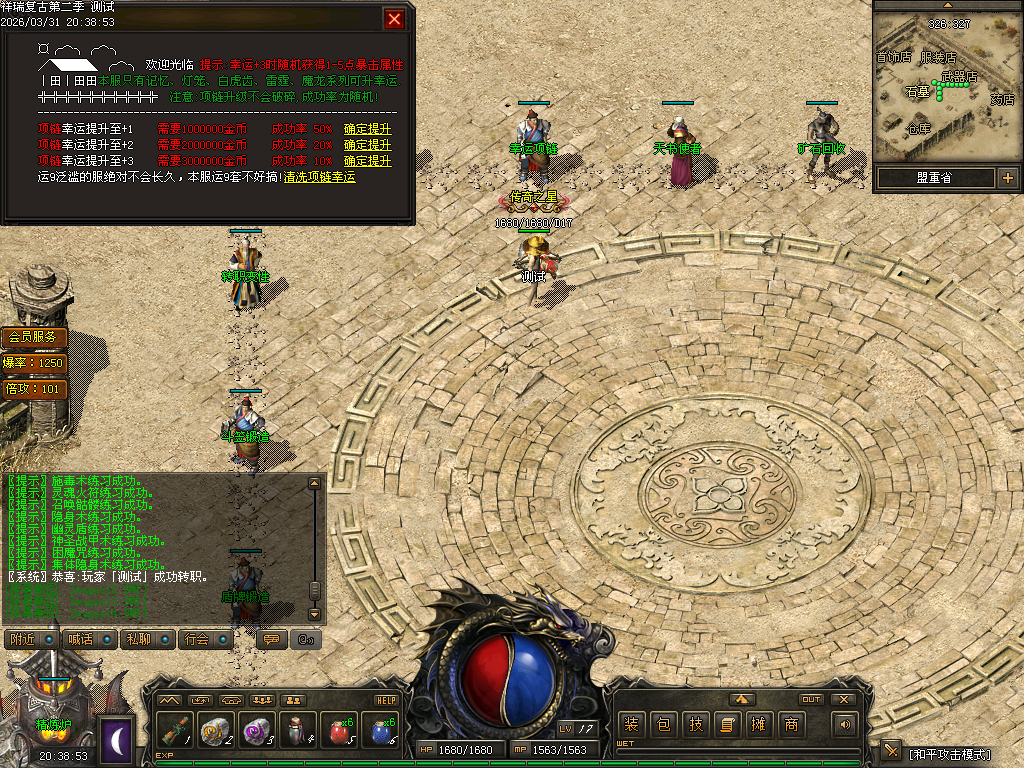Screen dimensions: 1024x768
Task: Confirm necklace luck upgrade to +3
Action: pyautogui.click(x=367, y=160)
